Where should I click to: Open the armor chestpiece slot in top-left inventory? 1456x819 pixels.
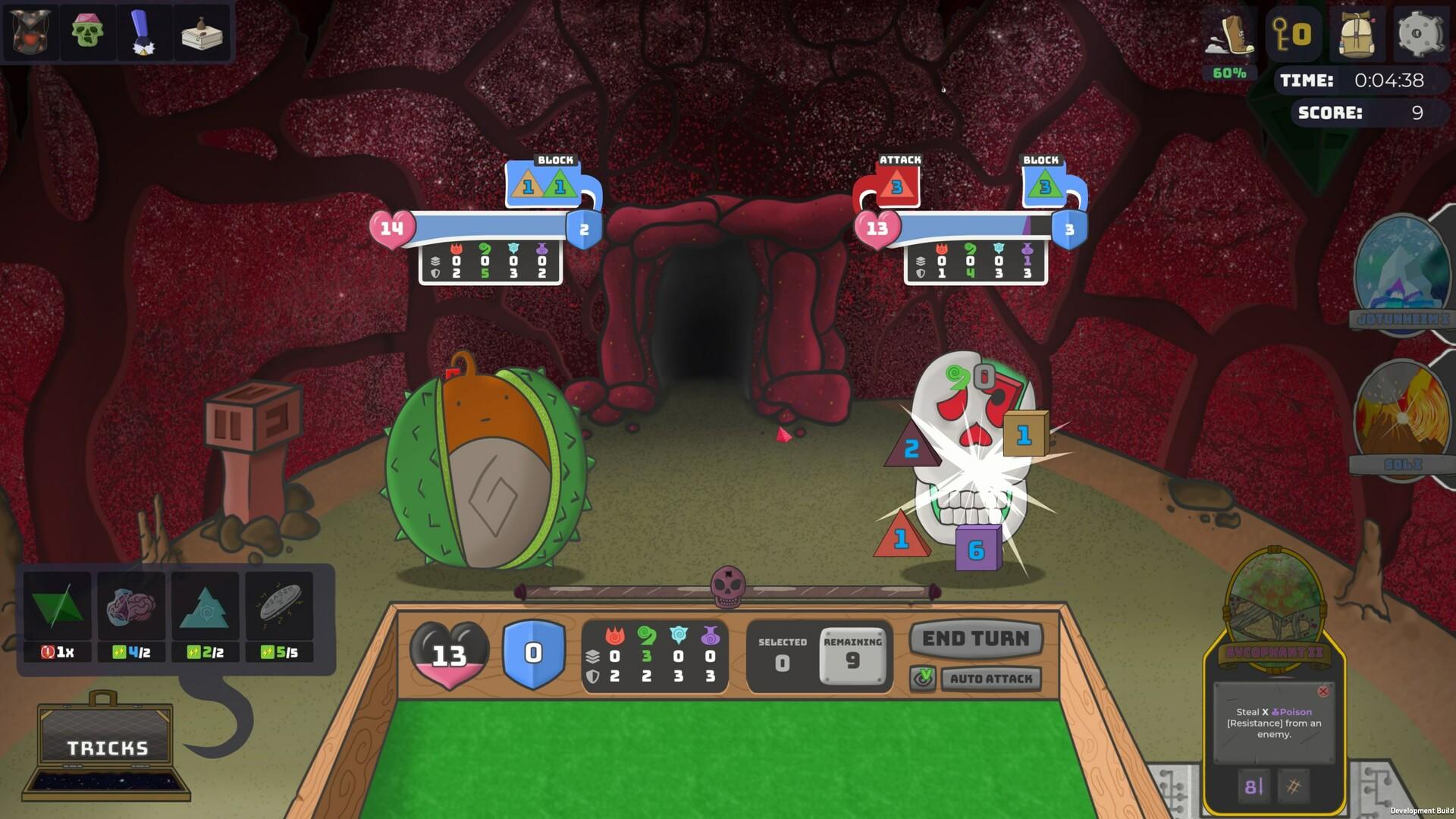click(x=30, y=32)
